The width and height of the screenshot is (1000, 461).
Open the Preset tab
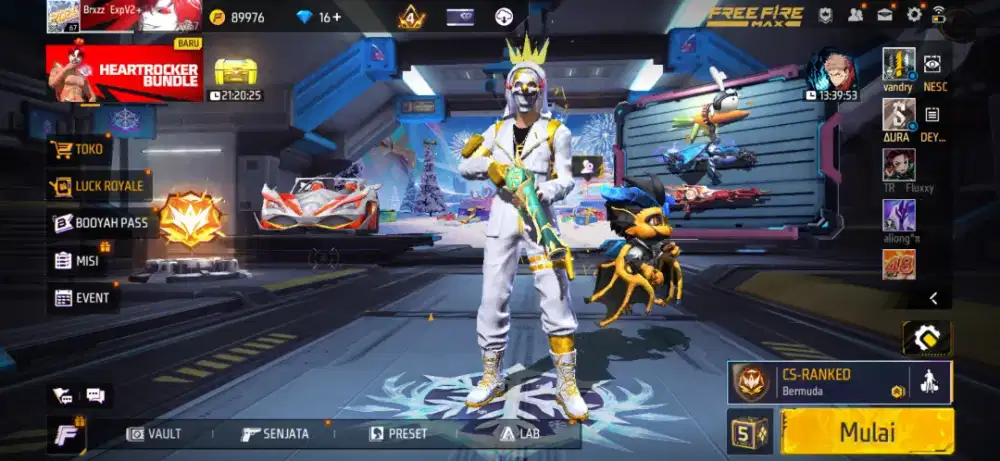pyautogui.click(x=398, y=434)
